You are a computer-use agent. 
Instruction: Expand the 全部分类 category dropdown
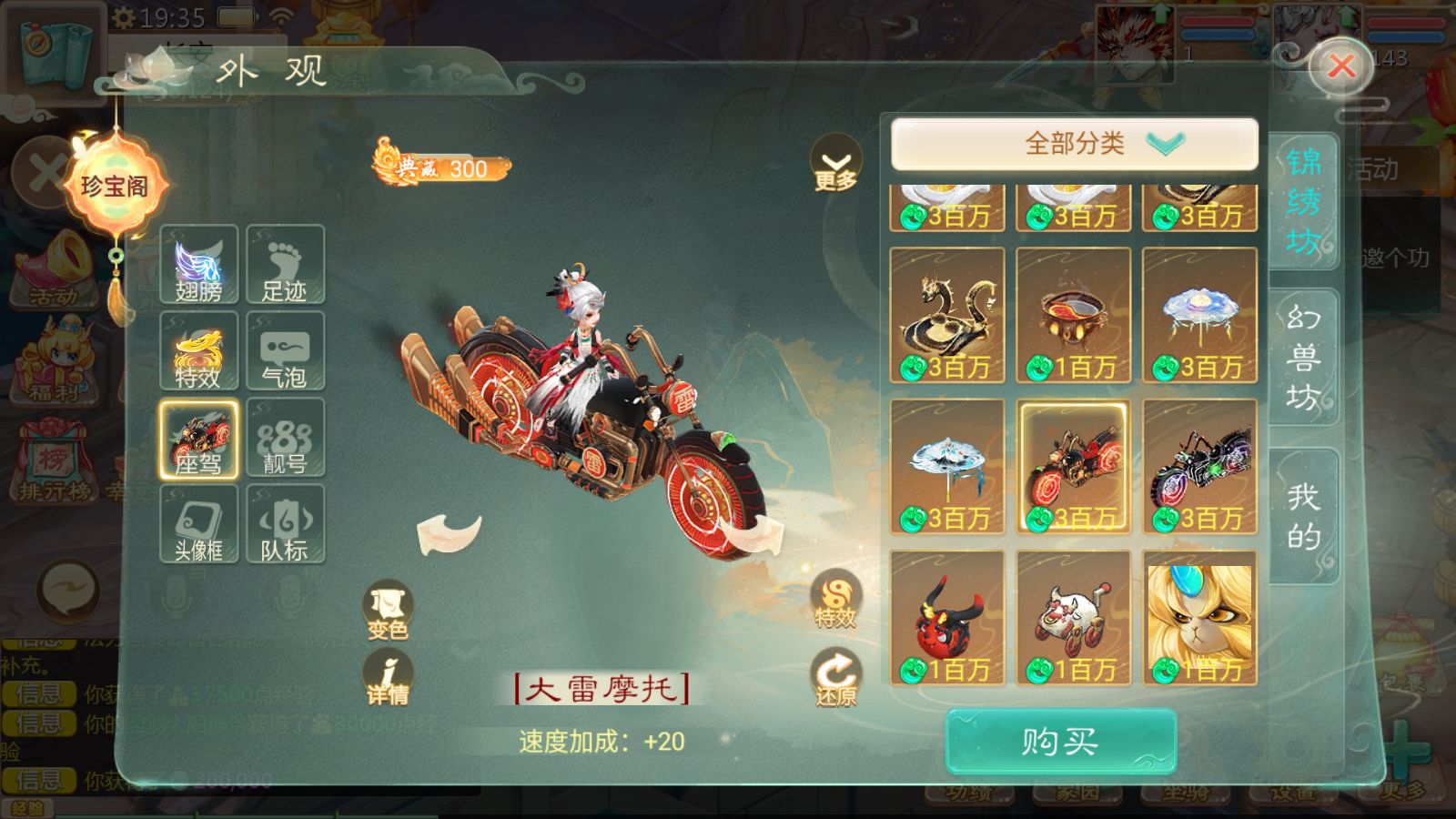[1074, 142]
